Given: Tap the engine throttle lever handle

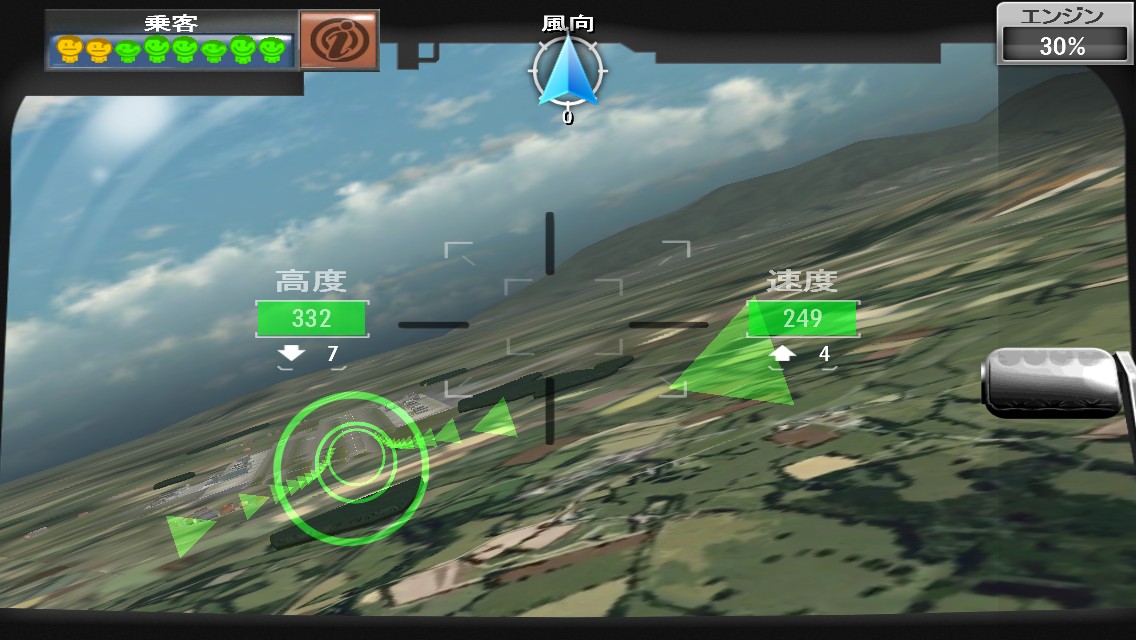Looking at the screenshot, I should 1052,381.
